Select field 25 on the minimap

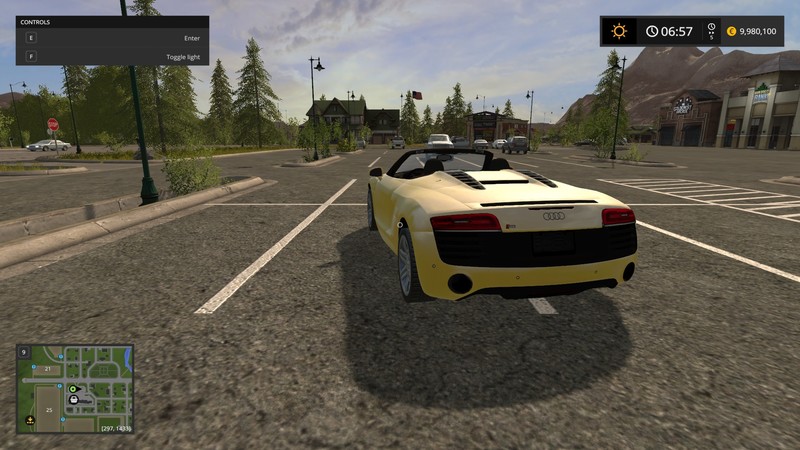click(49, 410)
